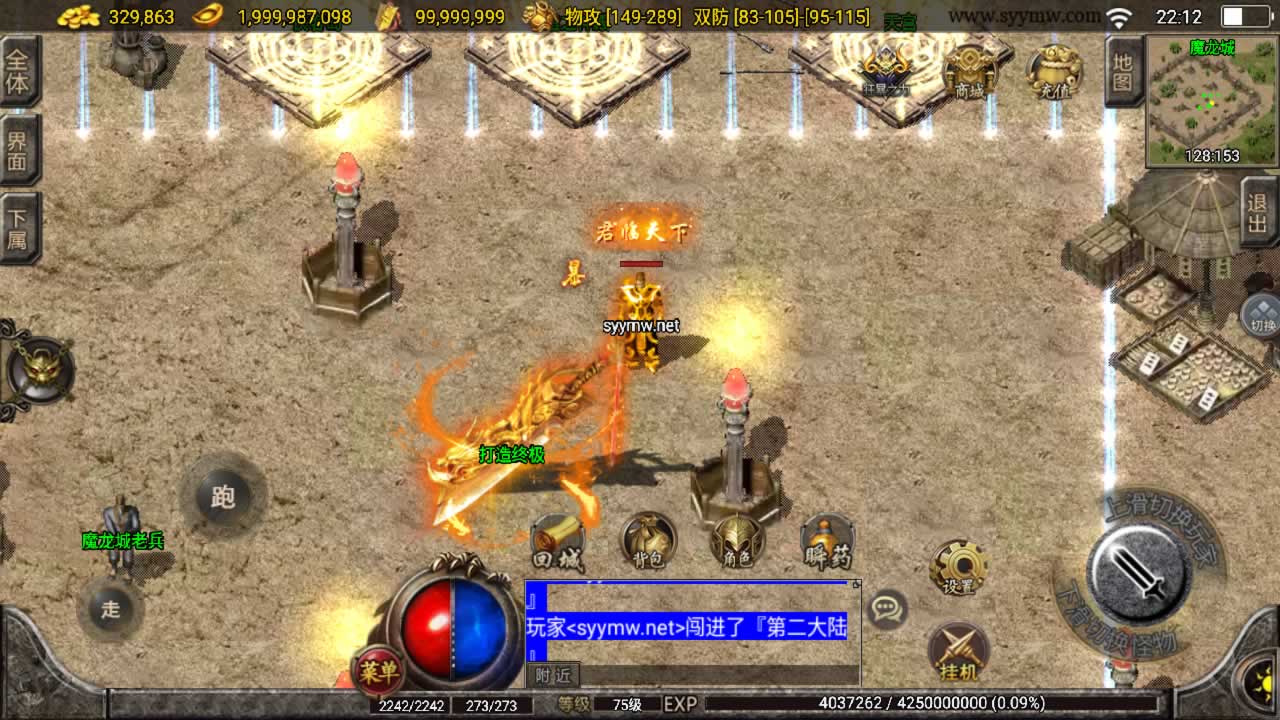1280x720 pixels.
Task: Open the red 菜单 menu button
Action: pyautogui.click(x=379, y=671)
